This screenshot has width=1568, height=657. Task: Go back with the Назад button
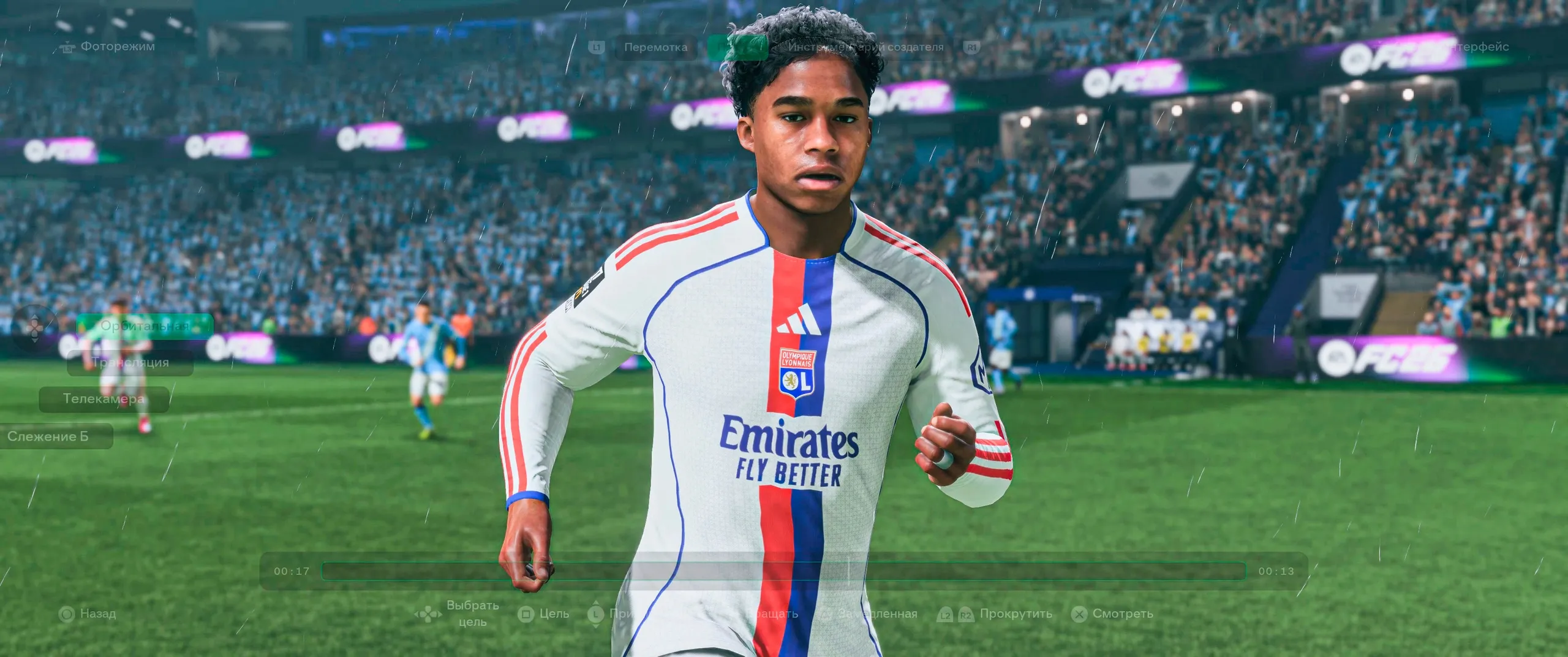(x=97, y=613)
